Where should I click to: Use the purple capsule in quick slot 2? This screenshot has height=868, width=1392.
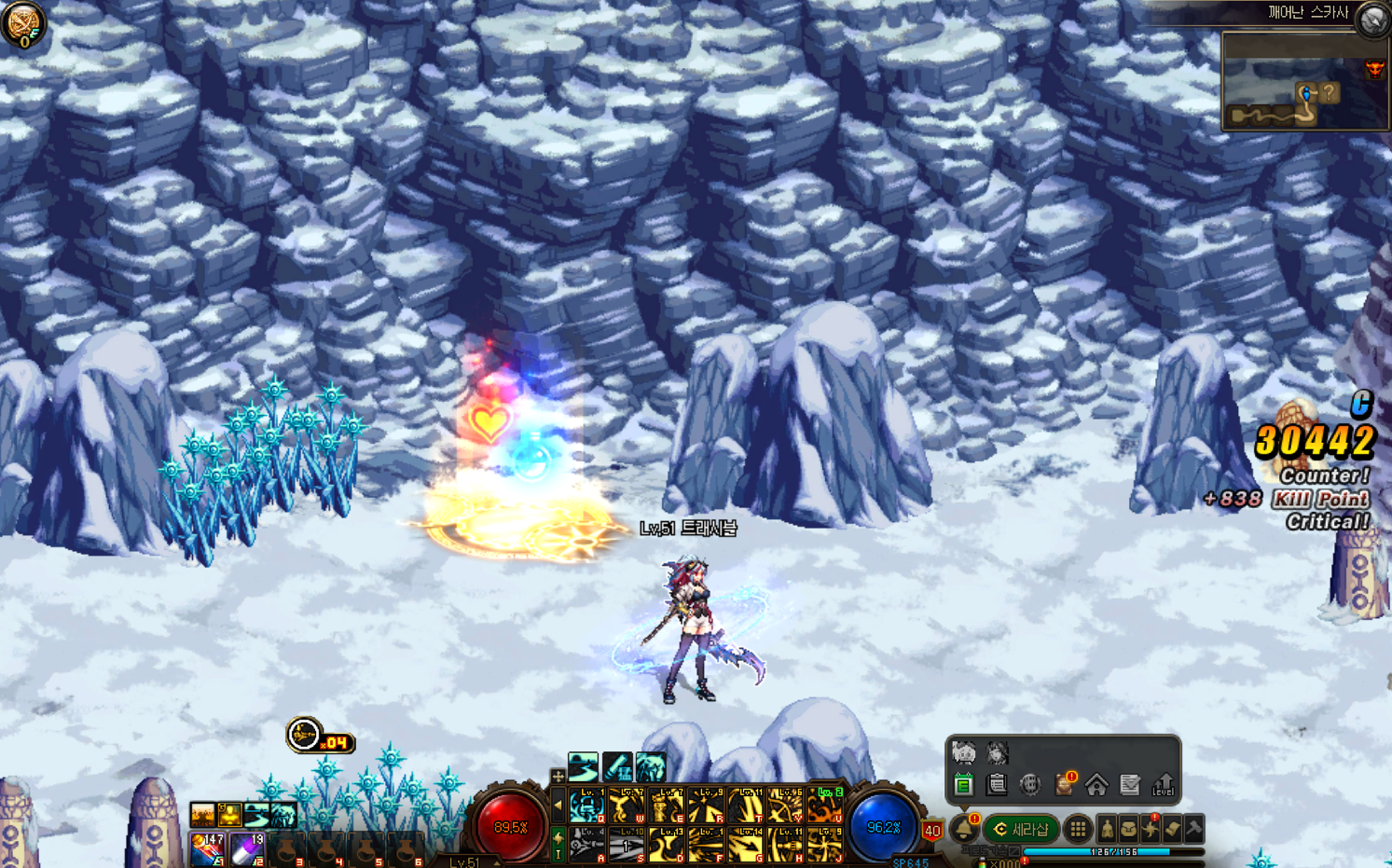(247, 848)
